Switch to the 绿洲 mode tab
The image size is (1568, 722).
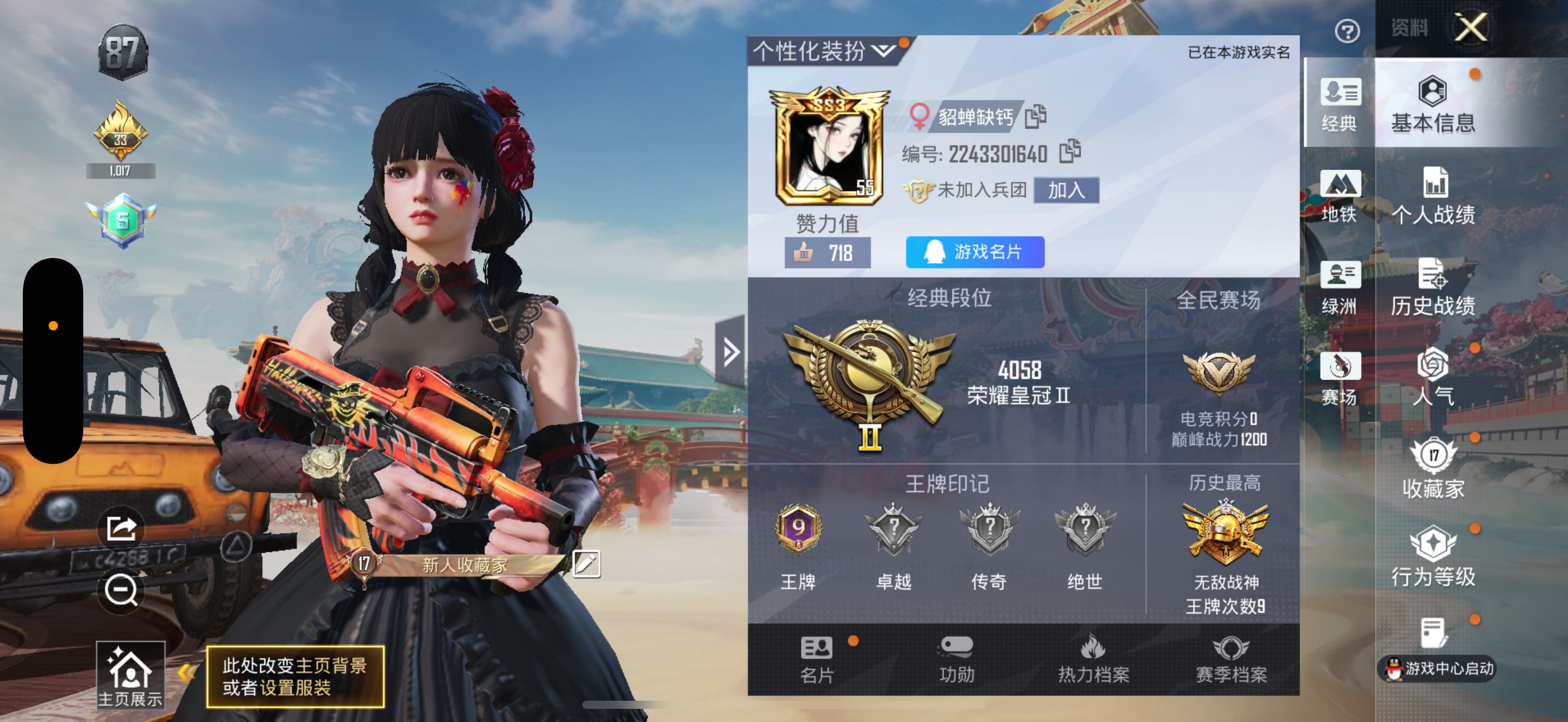[1338, 287]
